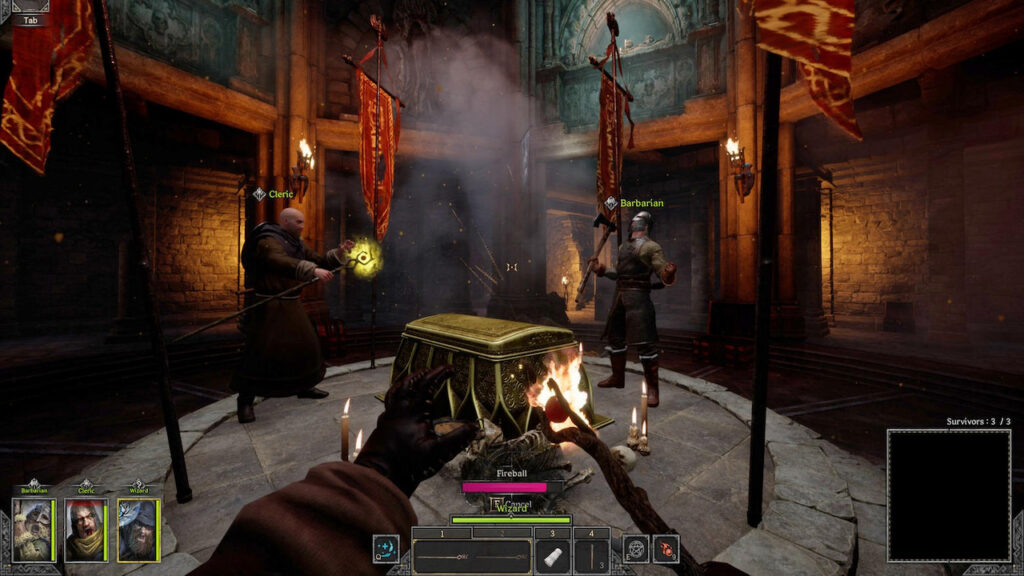
Task: Choose the Wizard party portrait
Action: 138,529
